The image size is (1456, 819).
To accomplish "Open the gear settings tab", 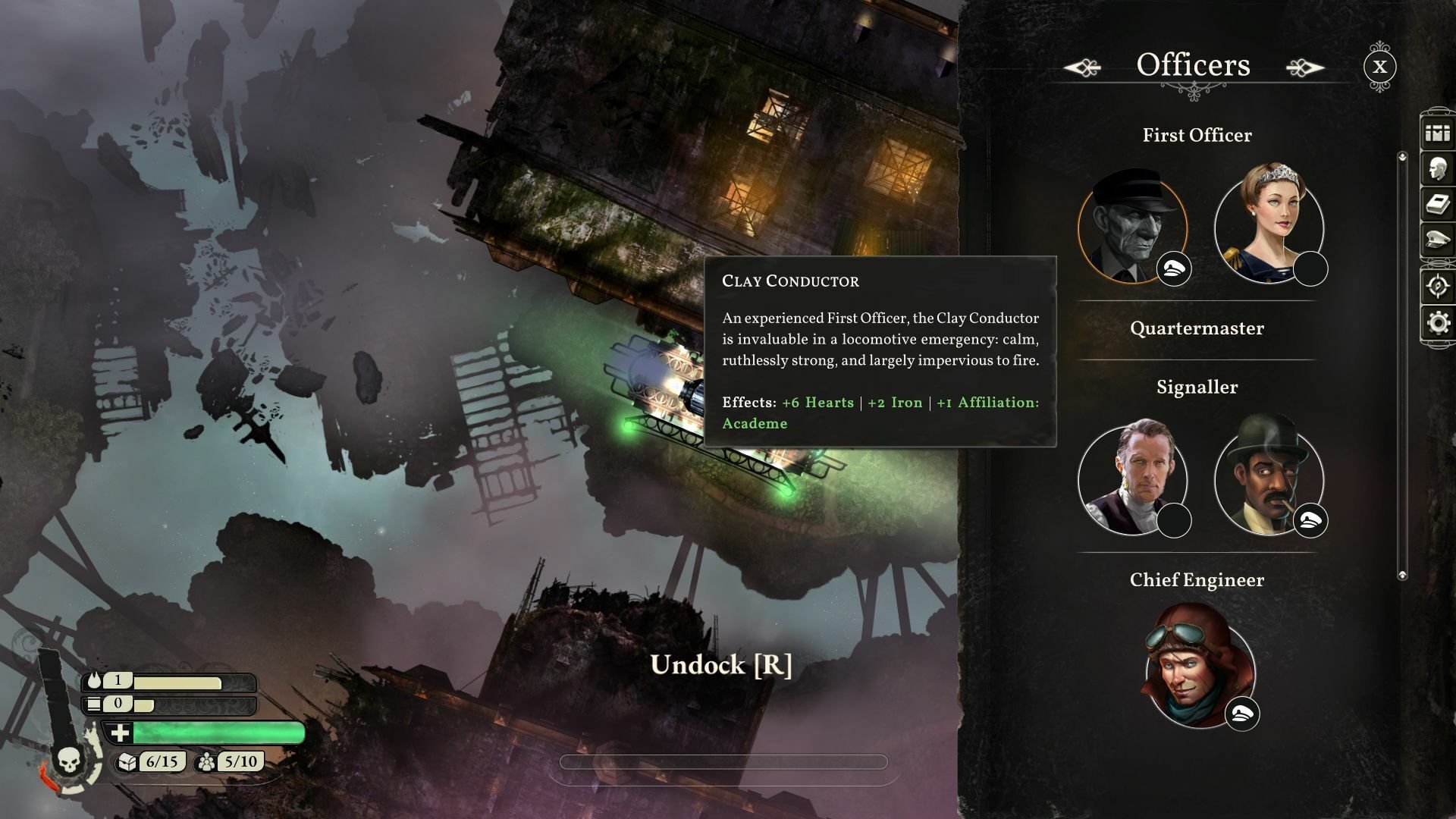I will [1437, 323].
